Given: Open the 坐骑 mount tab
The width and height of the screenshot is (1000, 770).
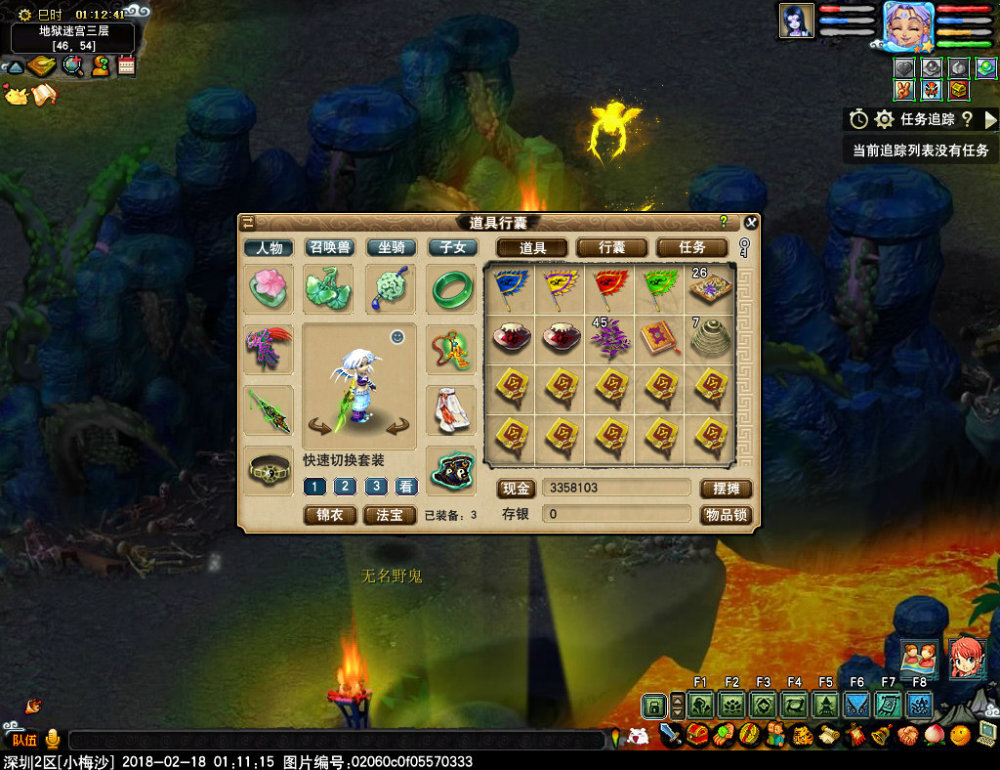Looking at the screenshot, I should (x=391, y=247).
